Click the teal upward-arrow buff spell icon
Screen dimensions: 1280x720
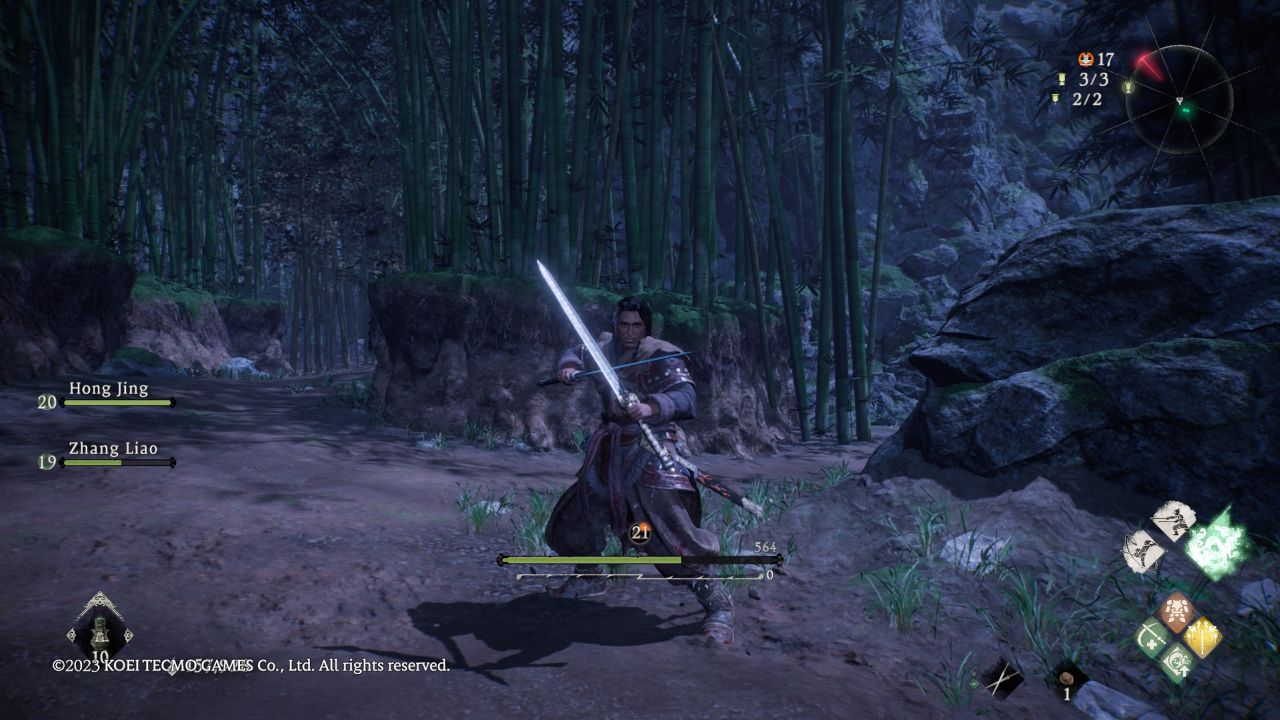click(1178, 663)
